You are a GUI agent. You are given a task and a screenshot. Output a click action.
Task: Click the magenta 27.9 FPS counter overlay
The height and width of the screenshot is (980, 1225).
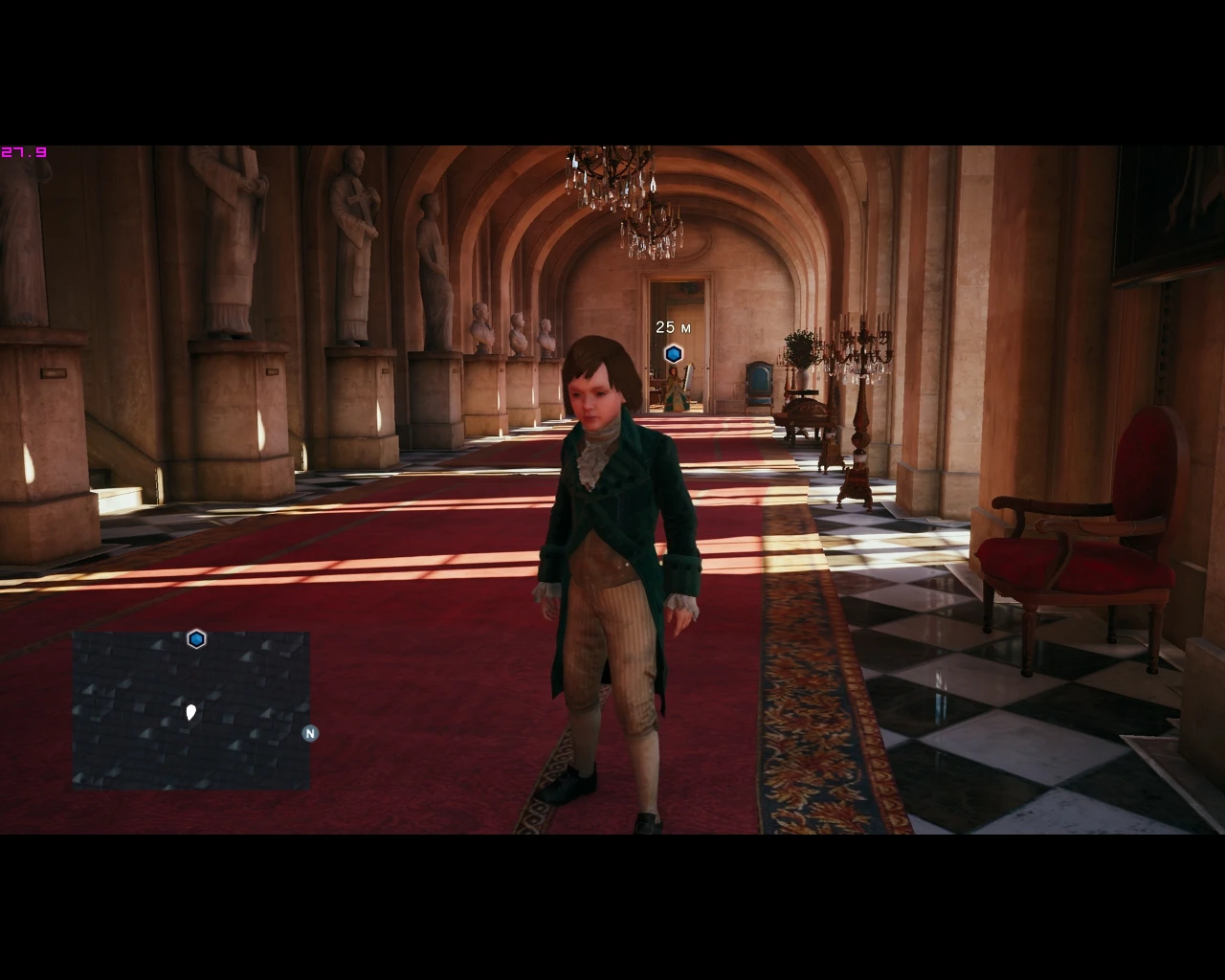[x=25, y=151]
